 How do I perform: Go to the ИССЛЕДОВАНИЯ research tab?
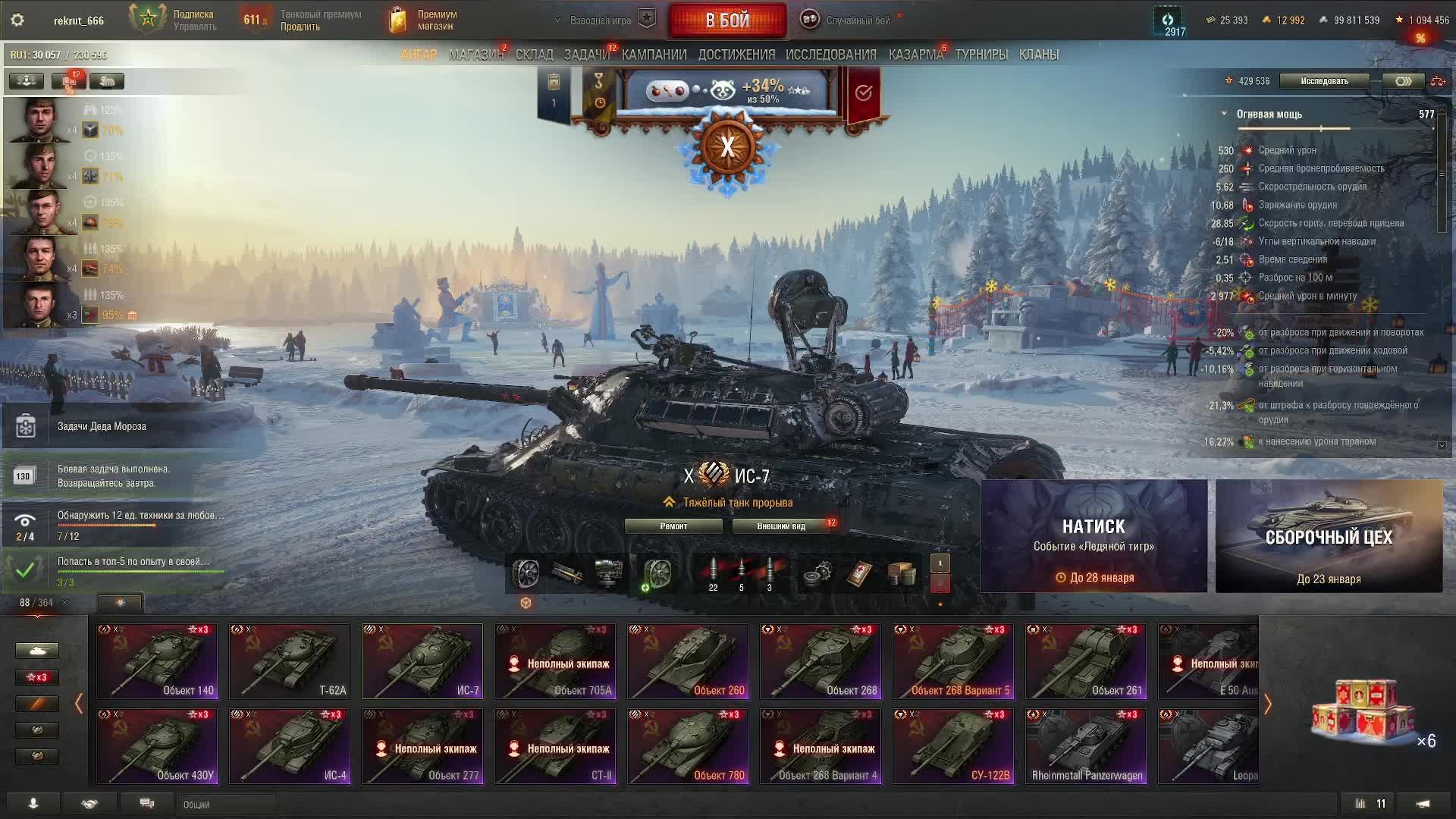click(x=830, y=55)
